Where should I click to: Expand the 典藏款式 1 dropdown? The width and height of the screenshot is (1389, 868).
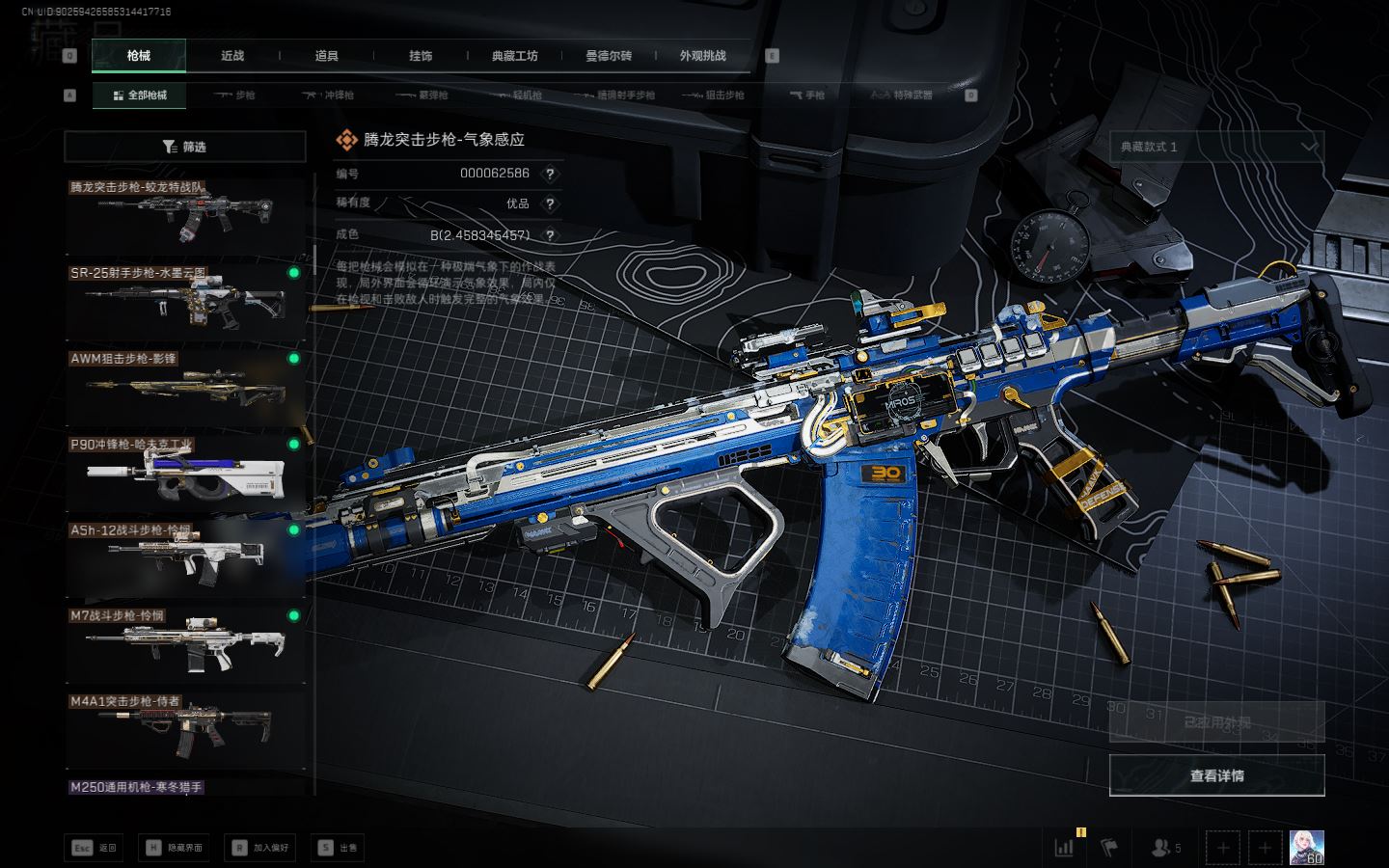(1216, 147)
